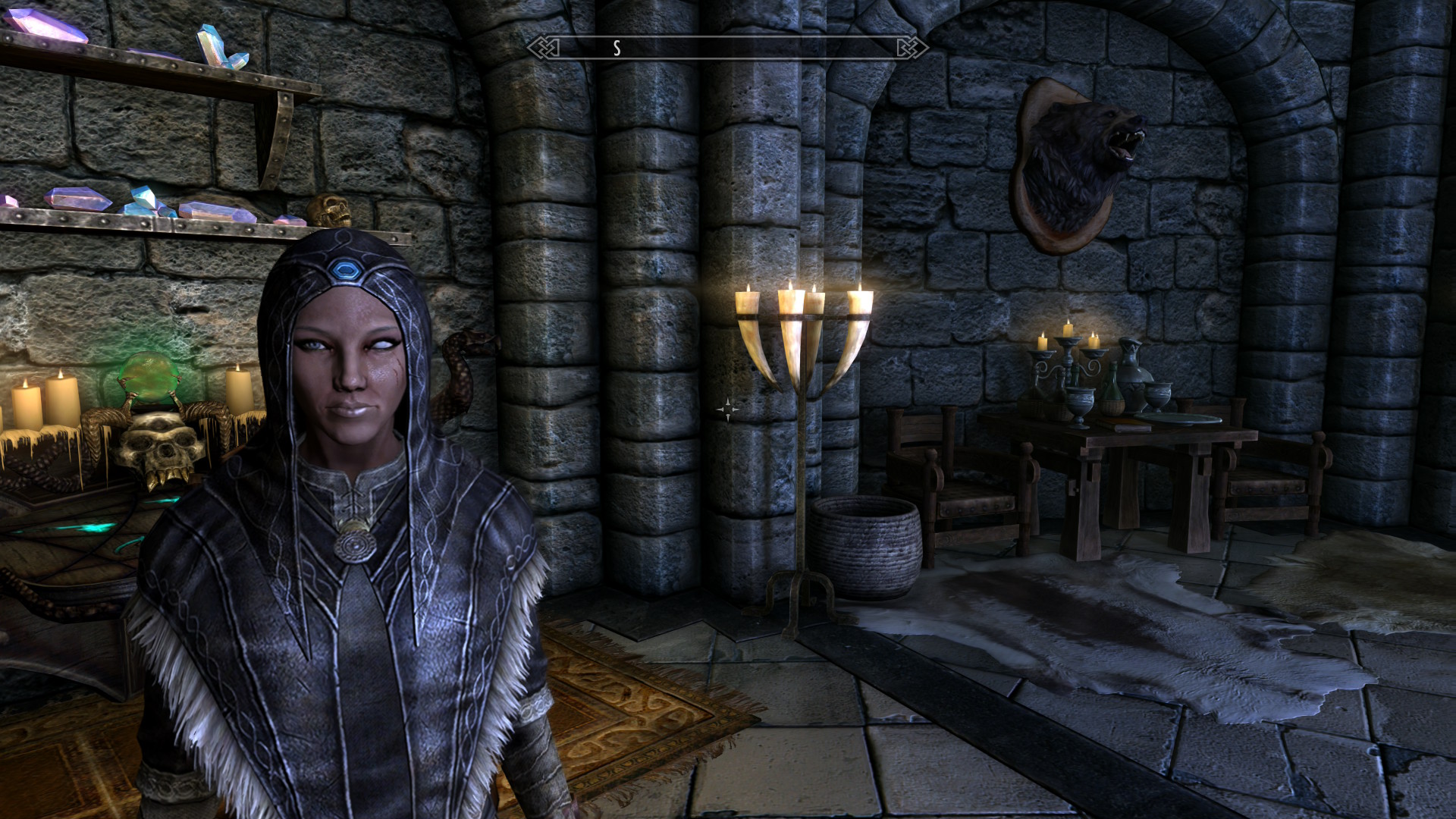Click the compass bar showing South

coord(727,48)
